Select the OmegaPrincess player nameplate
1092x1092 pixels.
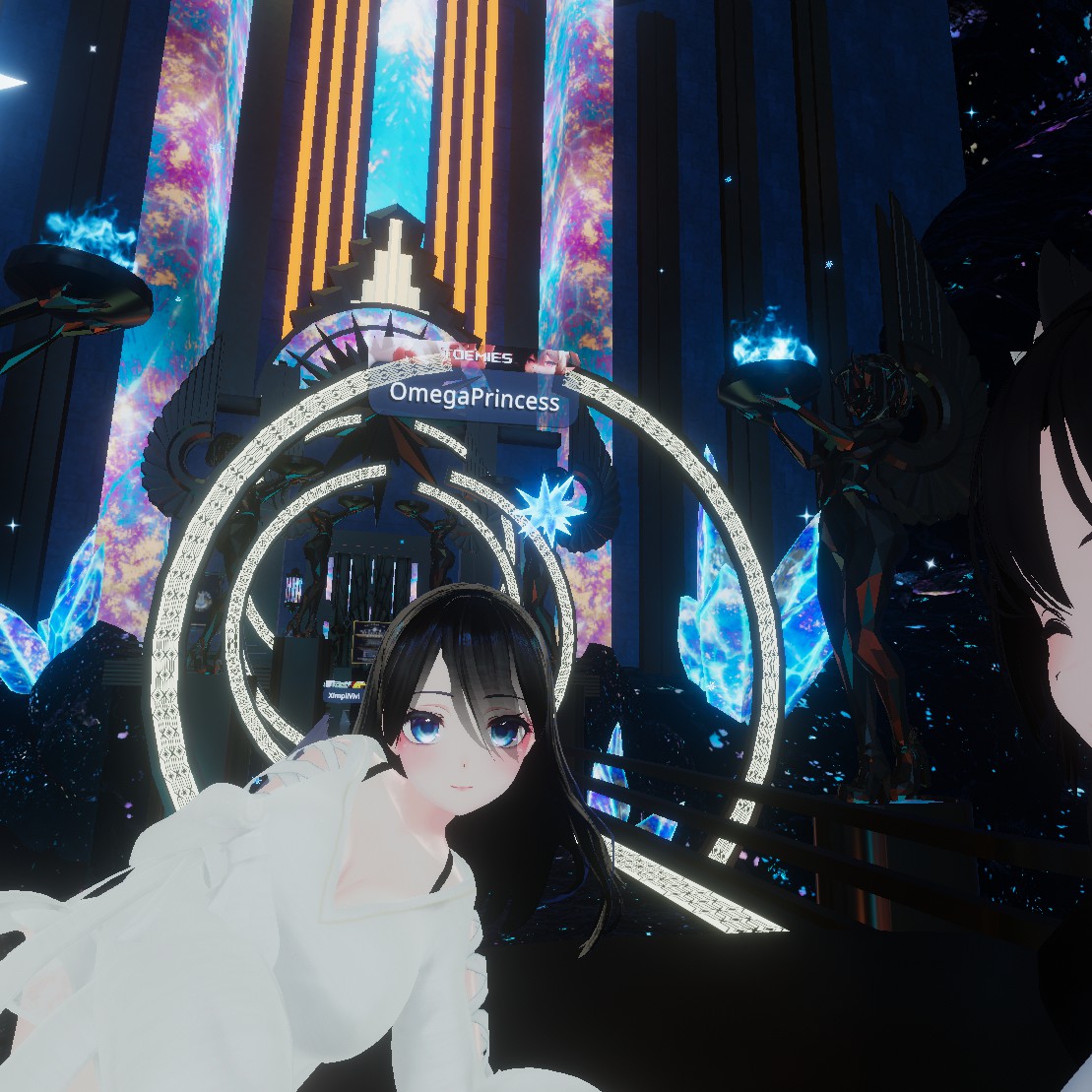pyautogui.click(x=474, y=399)
